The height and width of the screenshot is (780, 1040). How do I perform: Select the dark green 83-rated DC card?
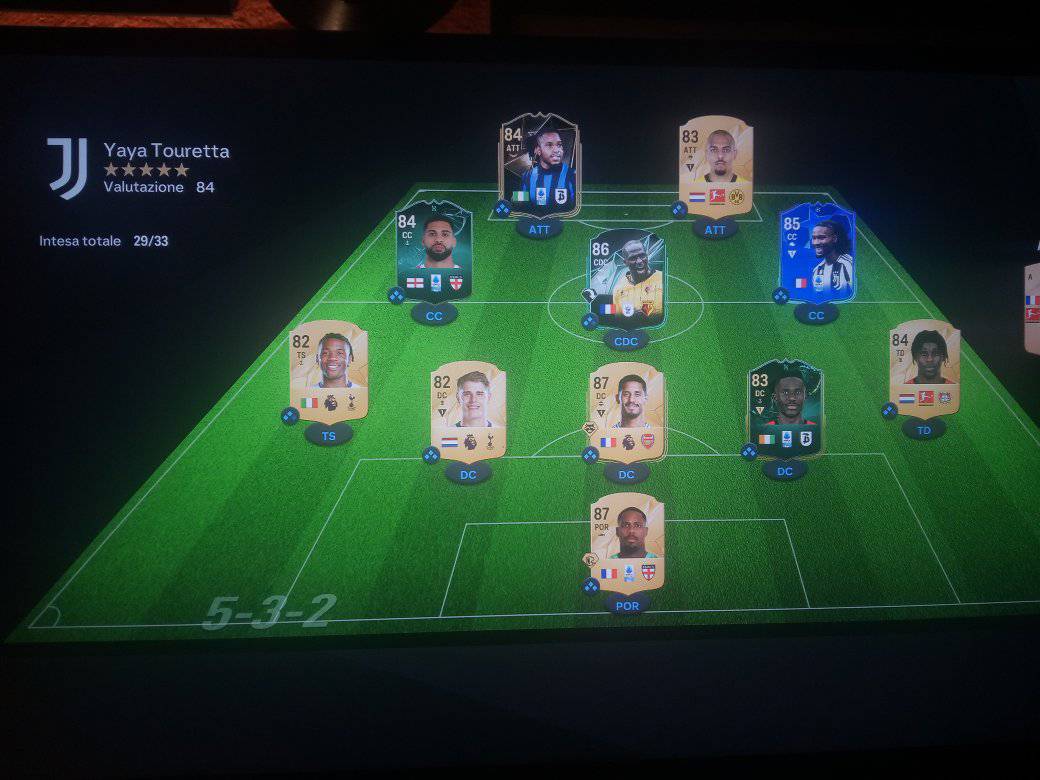tap(785, 409)
